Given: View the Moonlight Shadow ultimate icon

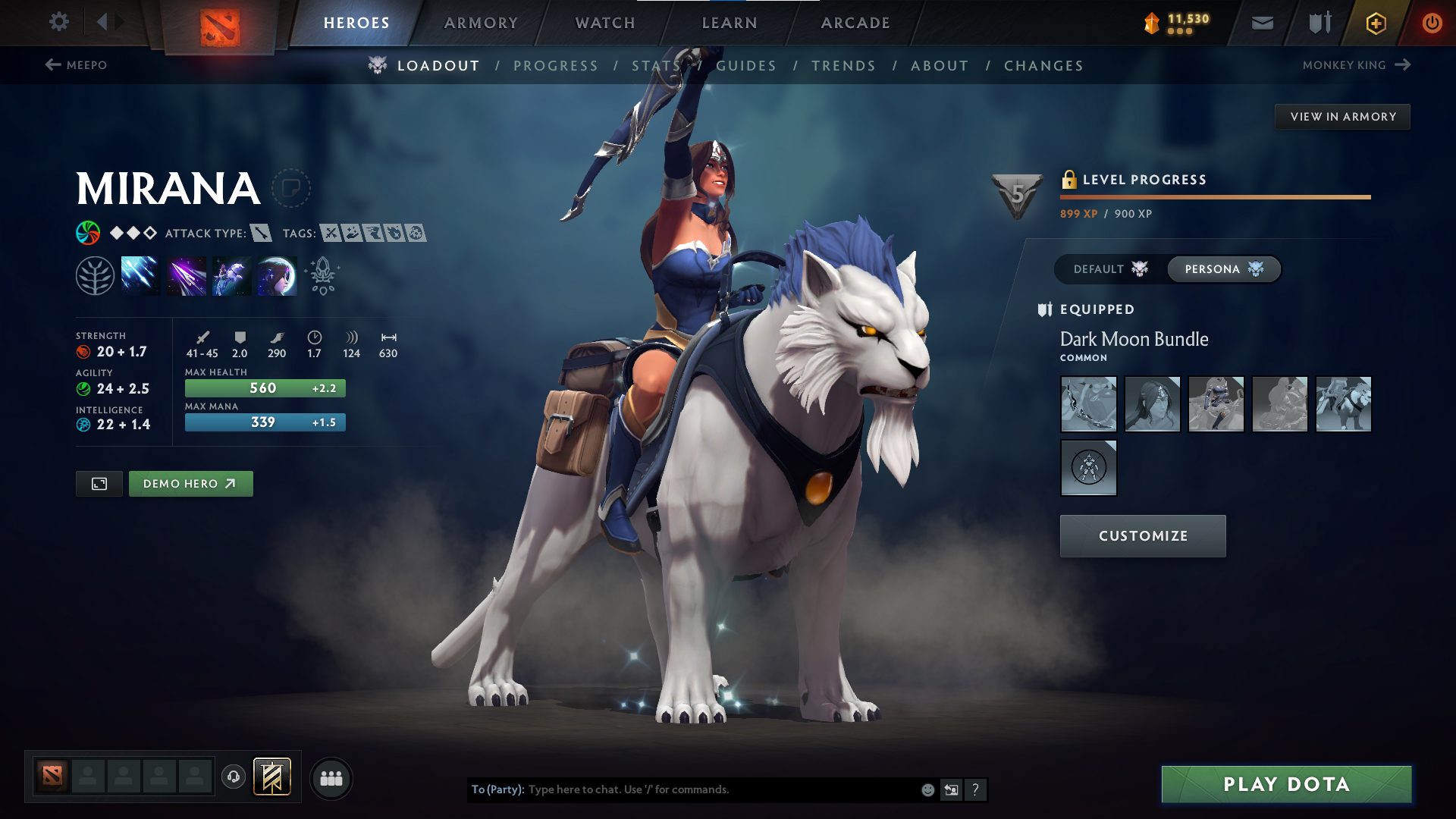Looking at the screenshot, I should (277, 275).
